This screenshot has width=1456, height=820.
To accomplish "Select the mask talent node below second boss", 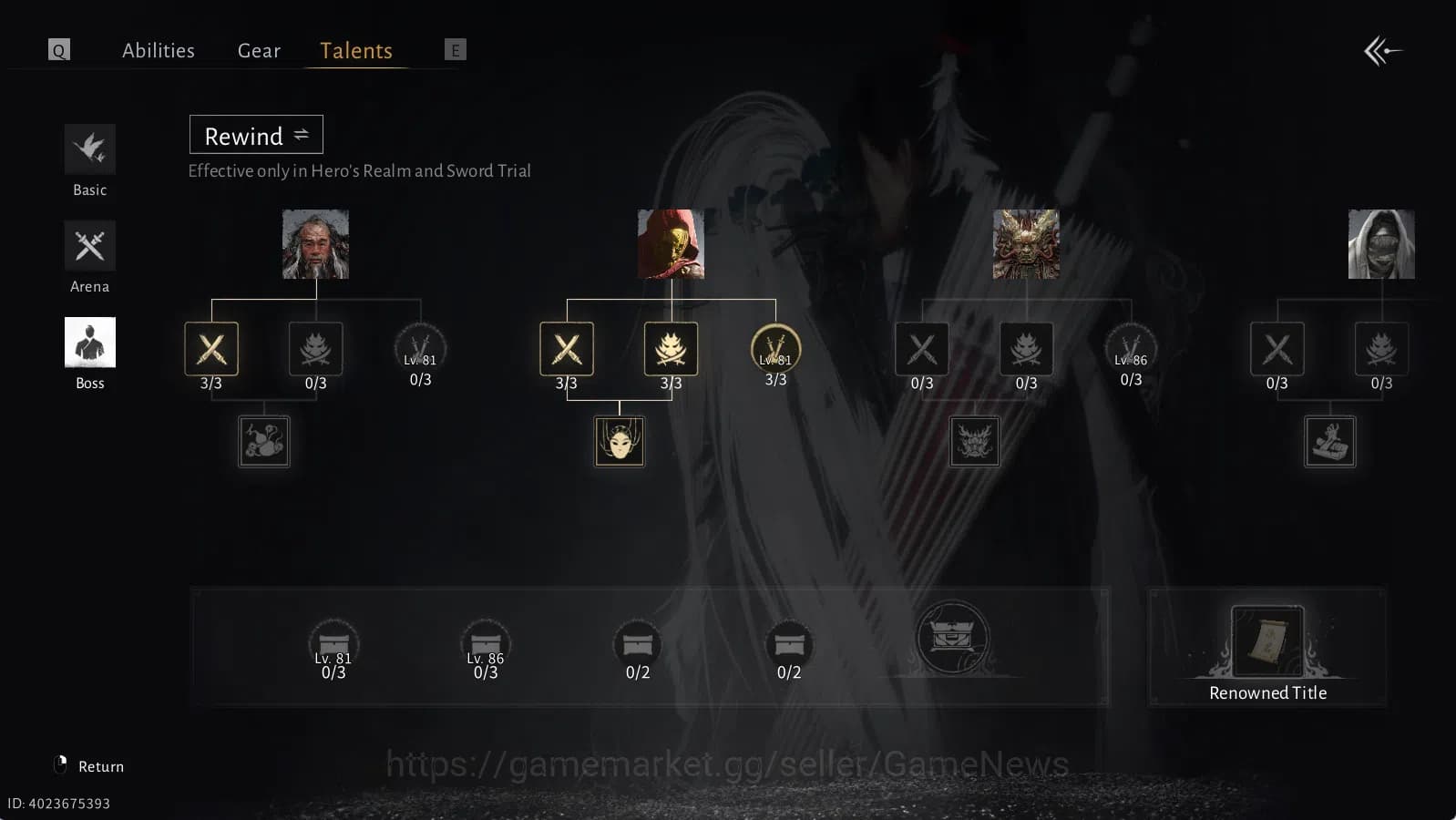I will click(x=619, y=442).
